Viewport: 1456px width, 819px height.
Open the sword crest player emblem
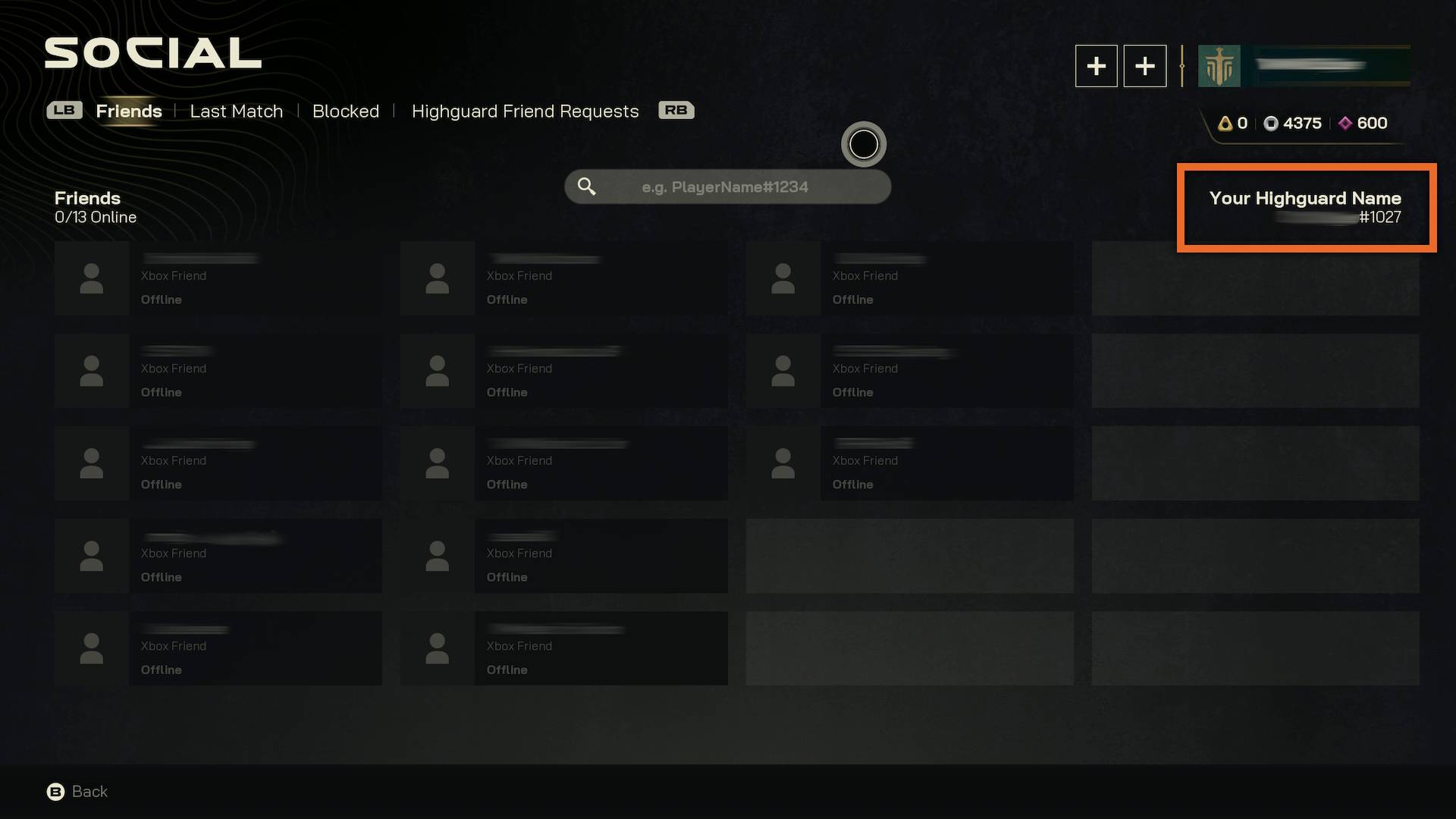[x=1221, y=66]
